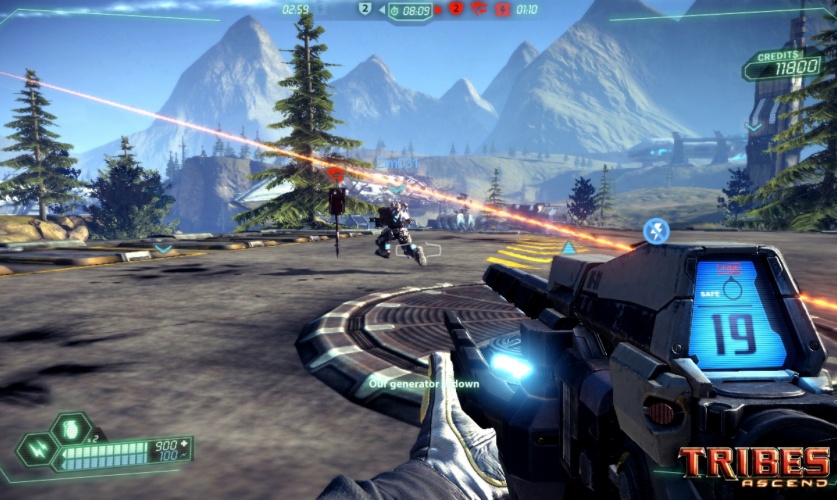This screenshot has height=500, width=837.
Task: Click the blue generator-down status marker
Action: 656,232
